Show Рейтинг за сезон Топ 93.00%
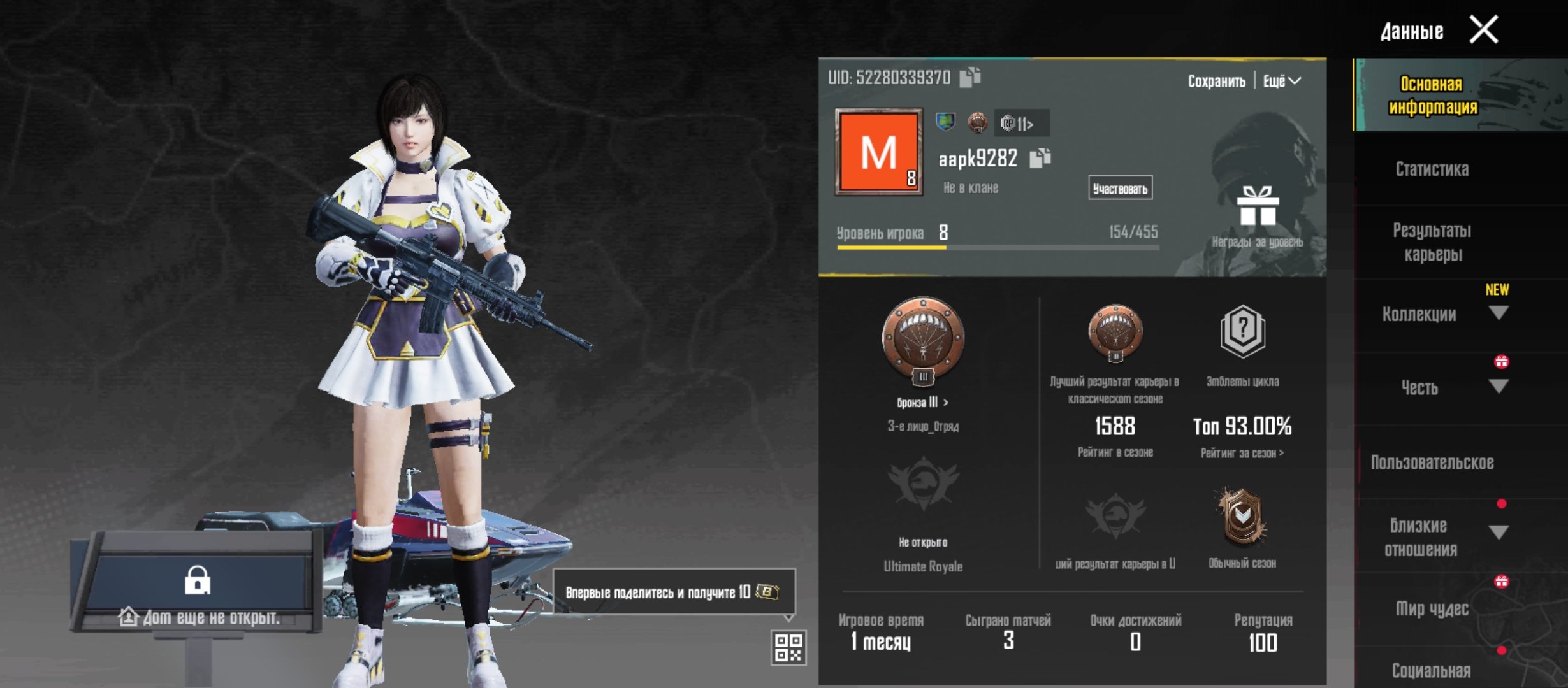This screenshot has width=1568, height=688. [1242, 453]
